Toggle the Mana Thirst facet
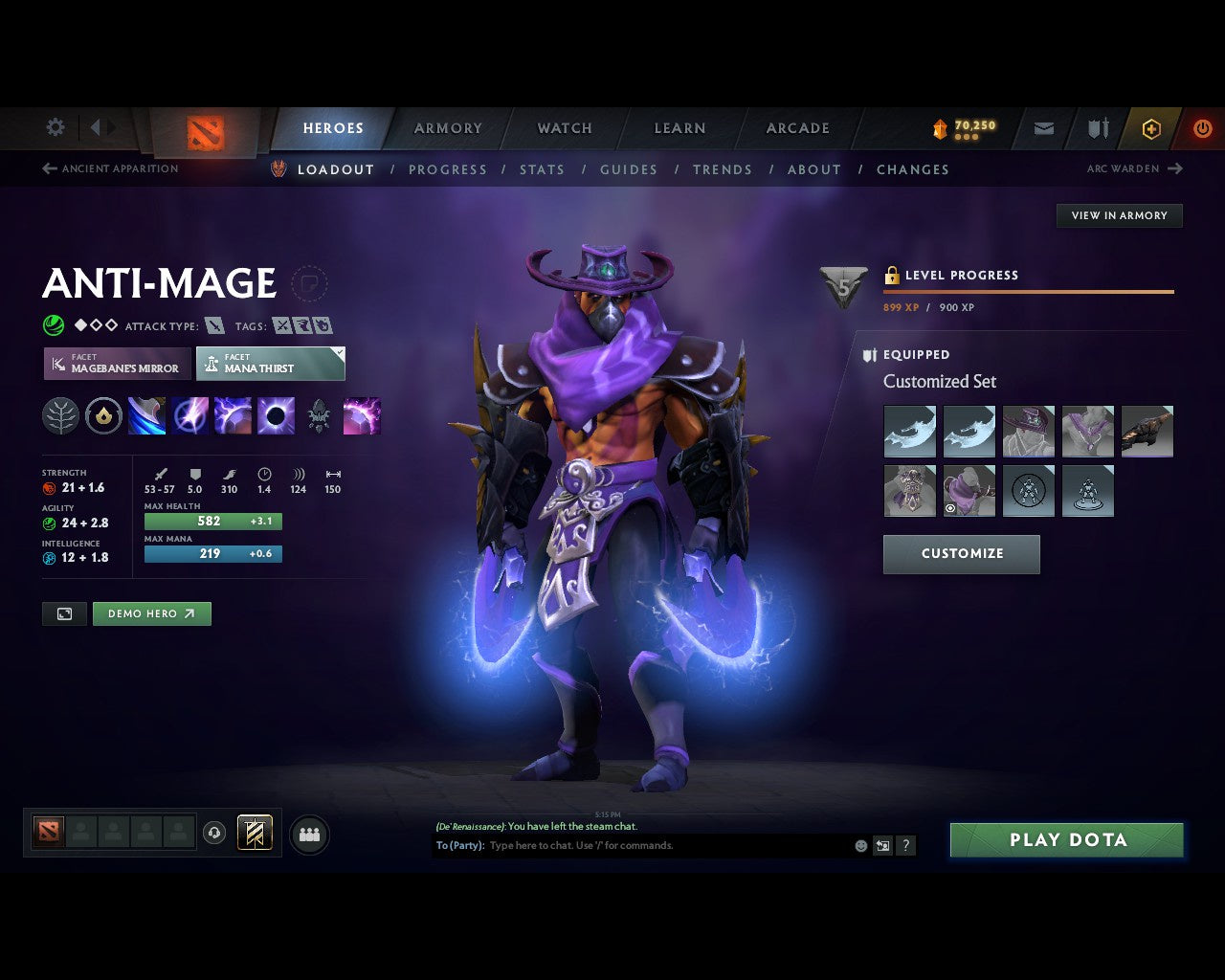 [270, 364]
